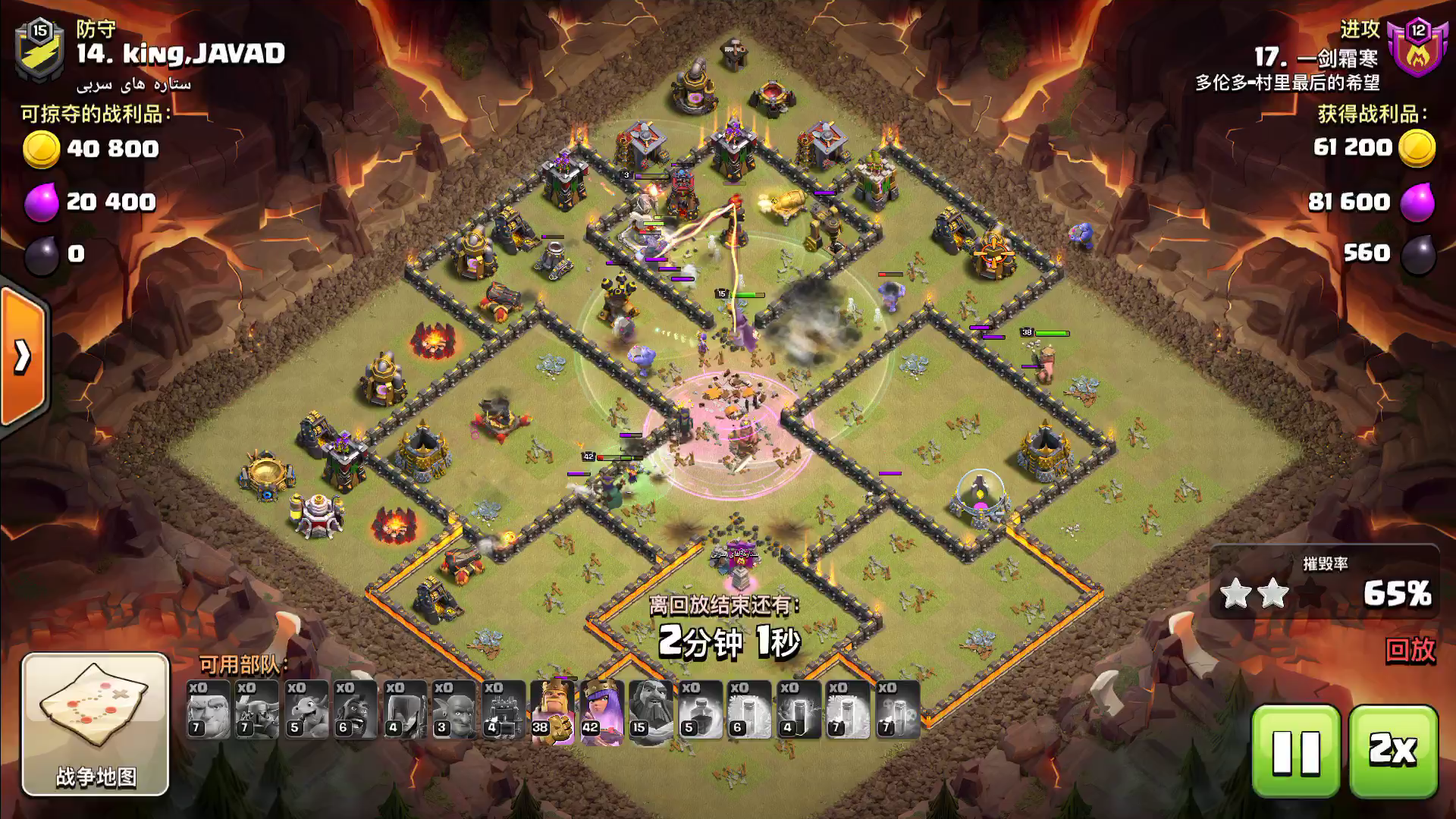Pause the replay playback
Viewport: 1456px width, 819px height.
point(1295,751)
